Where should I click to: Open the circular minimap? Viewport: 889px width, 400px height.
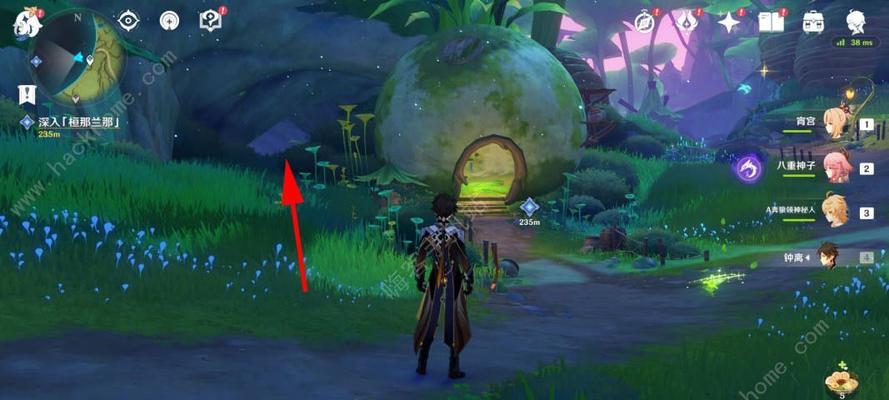(77, 57)
